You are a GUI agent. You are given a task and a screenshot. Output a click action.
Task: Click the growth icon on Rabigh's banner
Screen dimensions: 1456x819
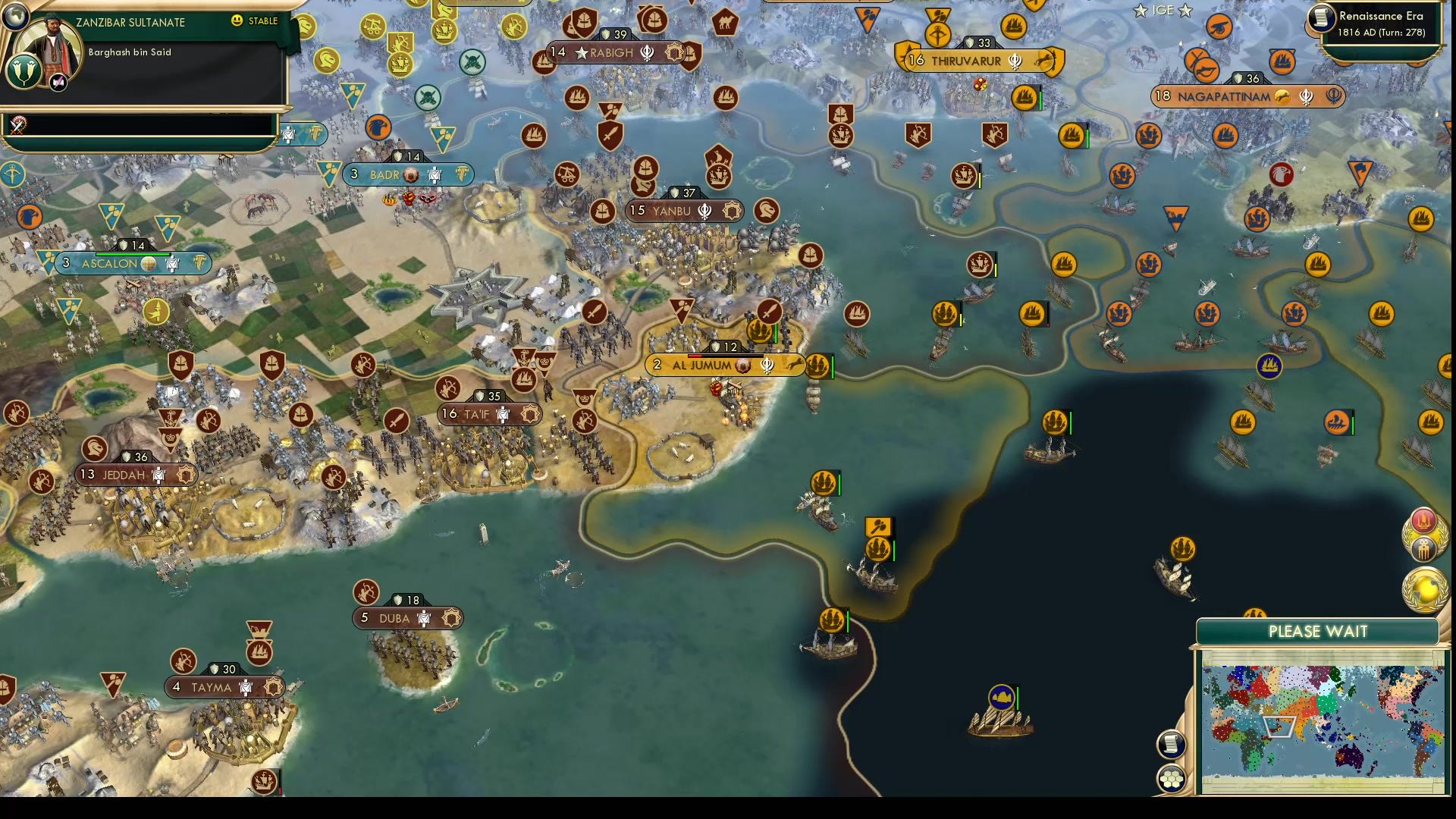558,52
